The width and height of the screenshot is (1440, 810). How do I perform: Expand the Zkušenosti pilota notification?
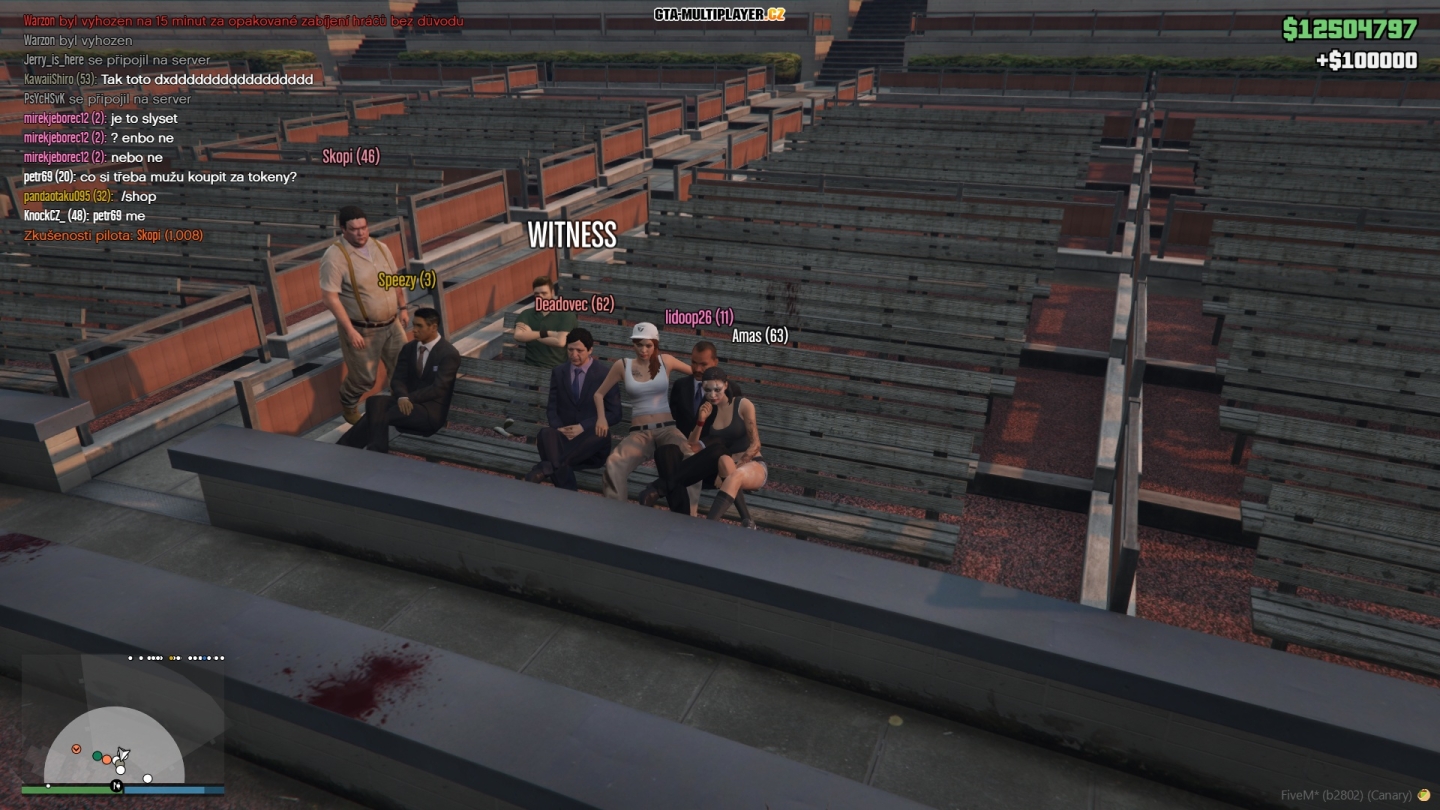tap(113, 237)
